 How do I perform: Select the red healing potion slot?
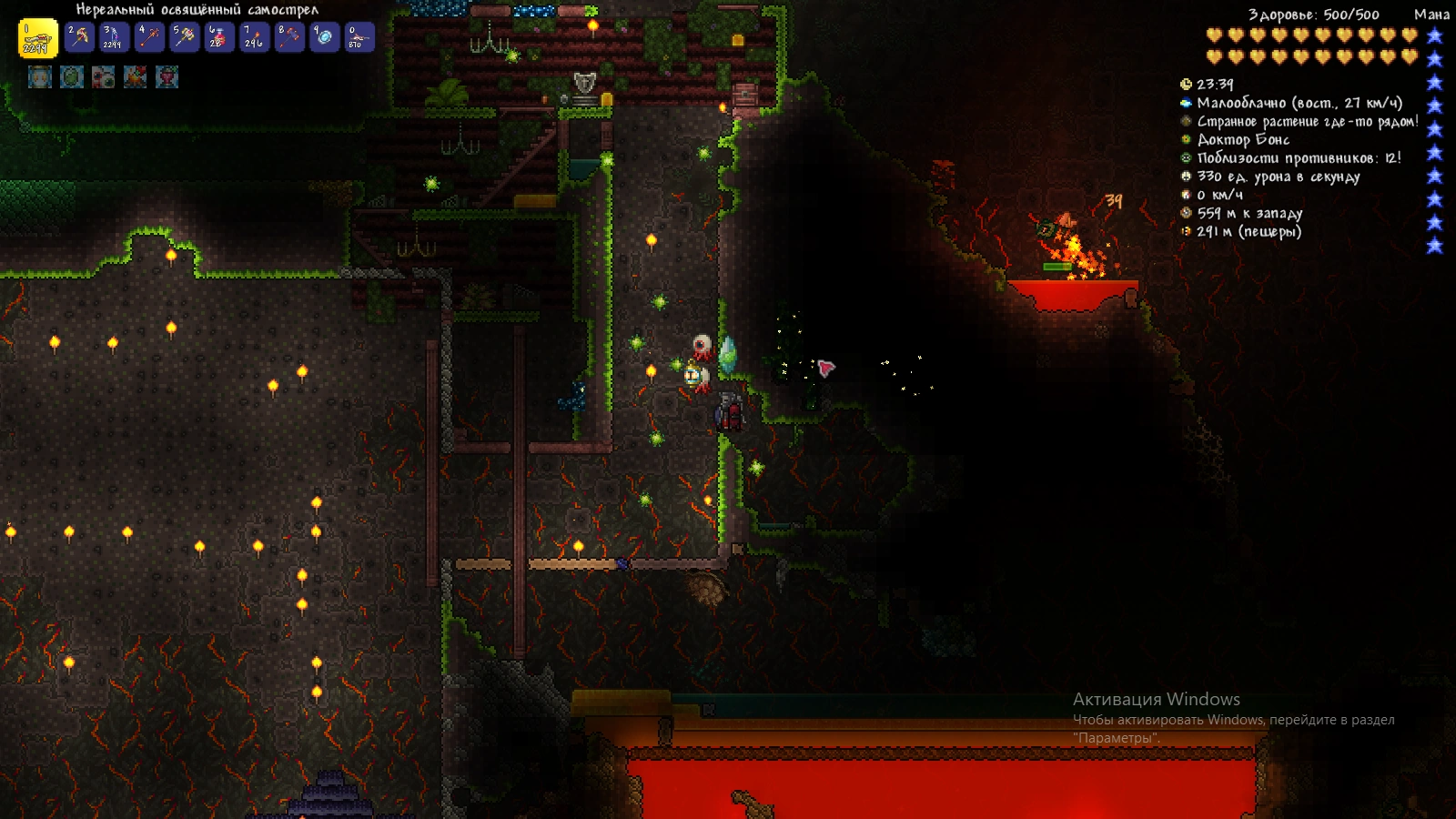pyautogui.click(x=219, y=38)
